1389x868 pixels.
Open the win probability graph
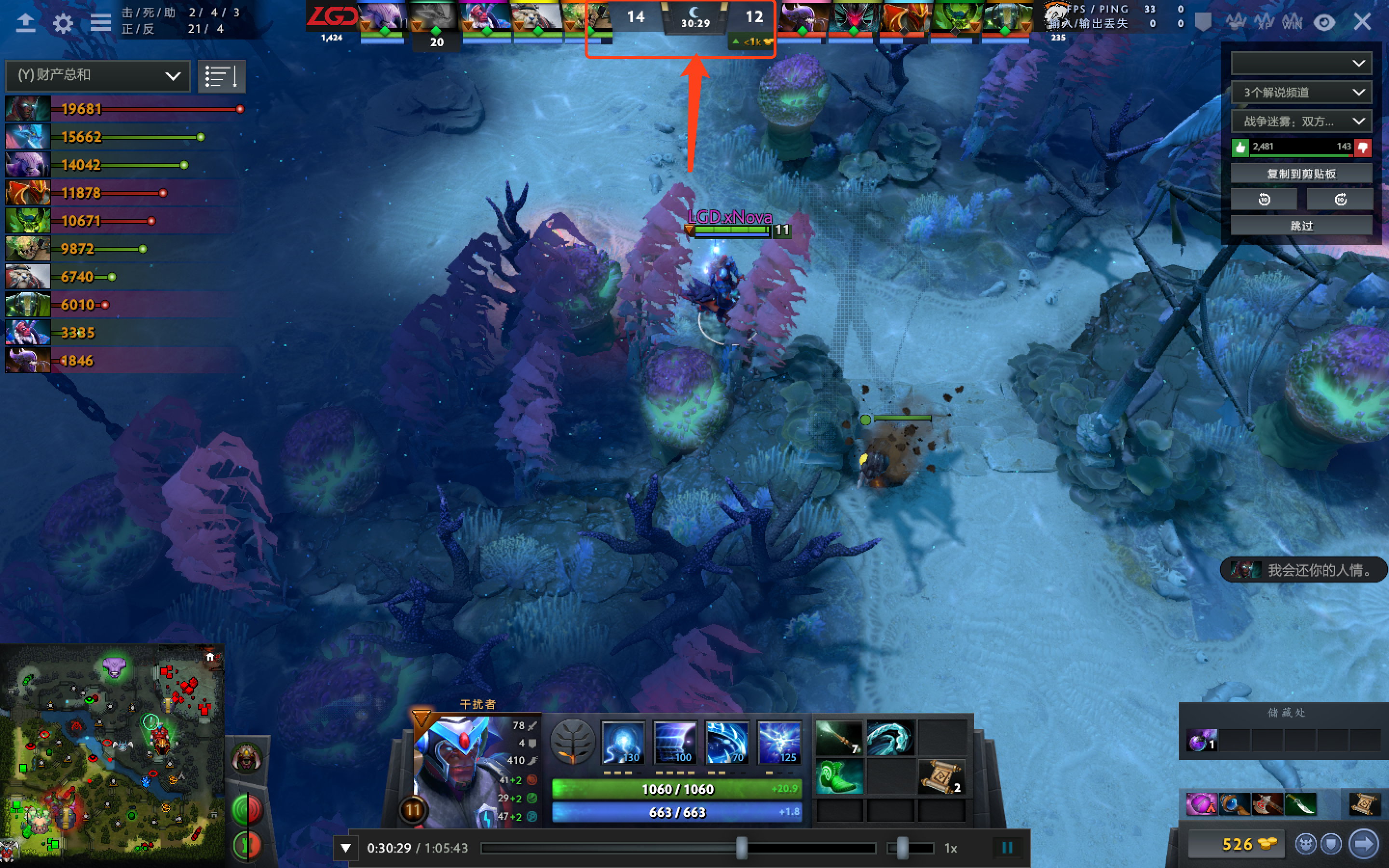click(x=1292, y=22)
